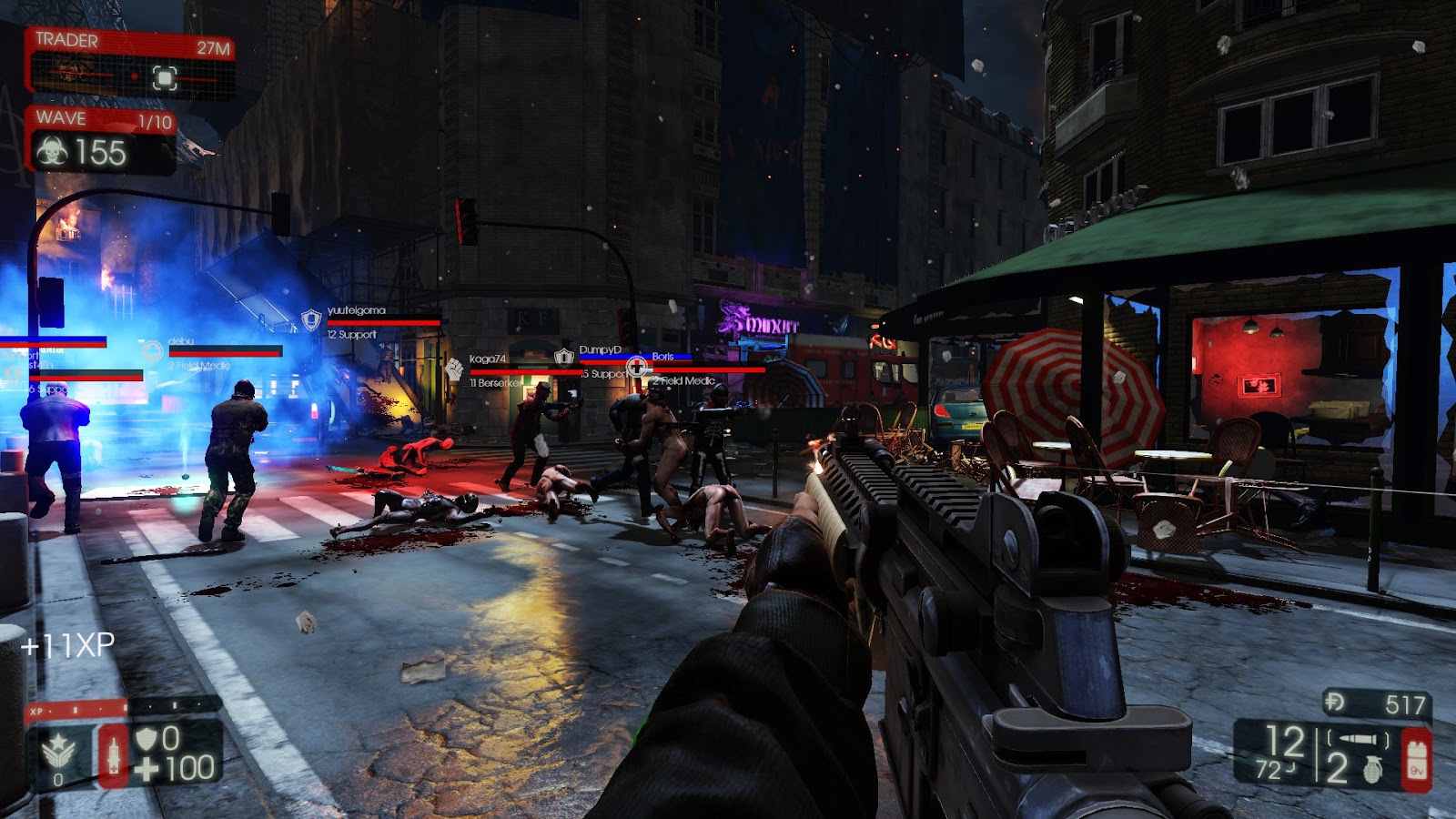
Task: Open the perk emblem icon
Action: pos(59,752)
